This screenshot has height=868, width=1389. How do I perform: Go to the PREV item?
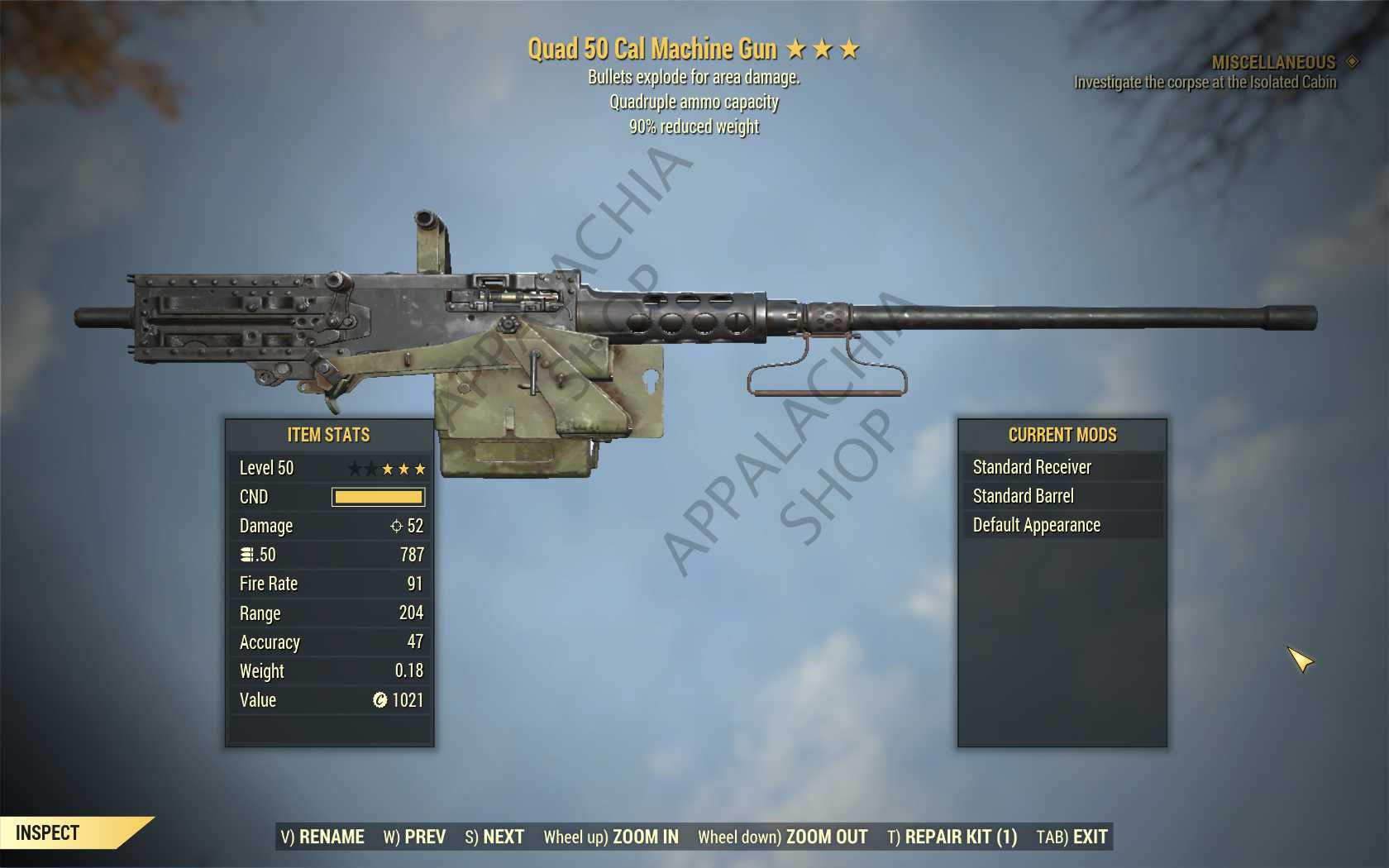point(414,837)
